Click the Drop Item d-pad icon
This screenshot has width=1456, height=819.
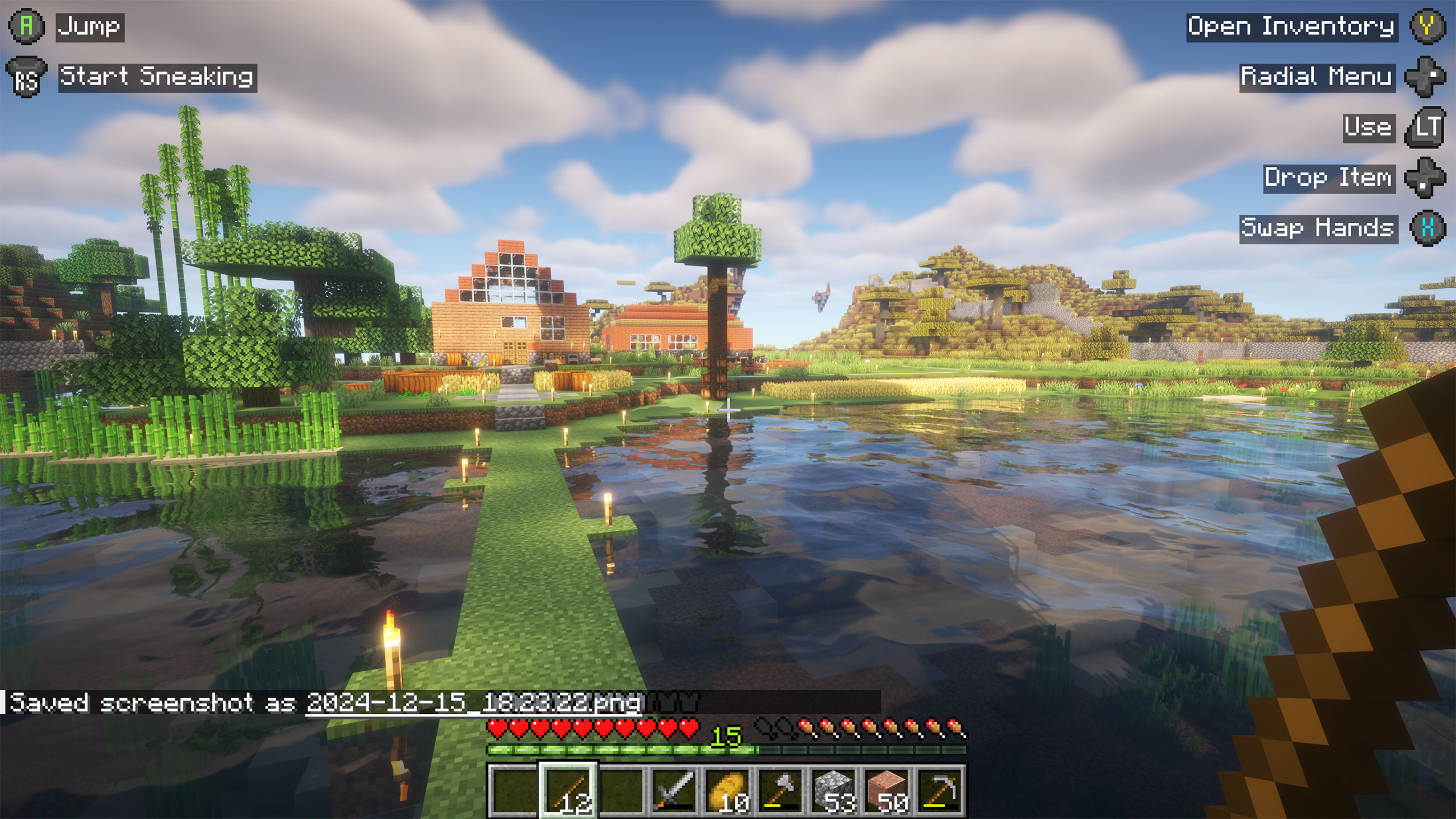tap(1424, 178)
